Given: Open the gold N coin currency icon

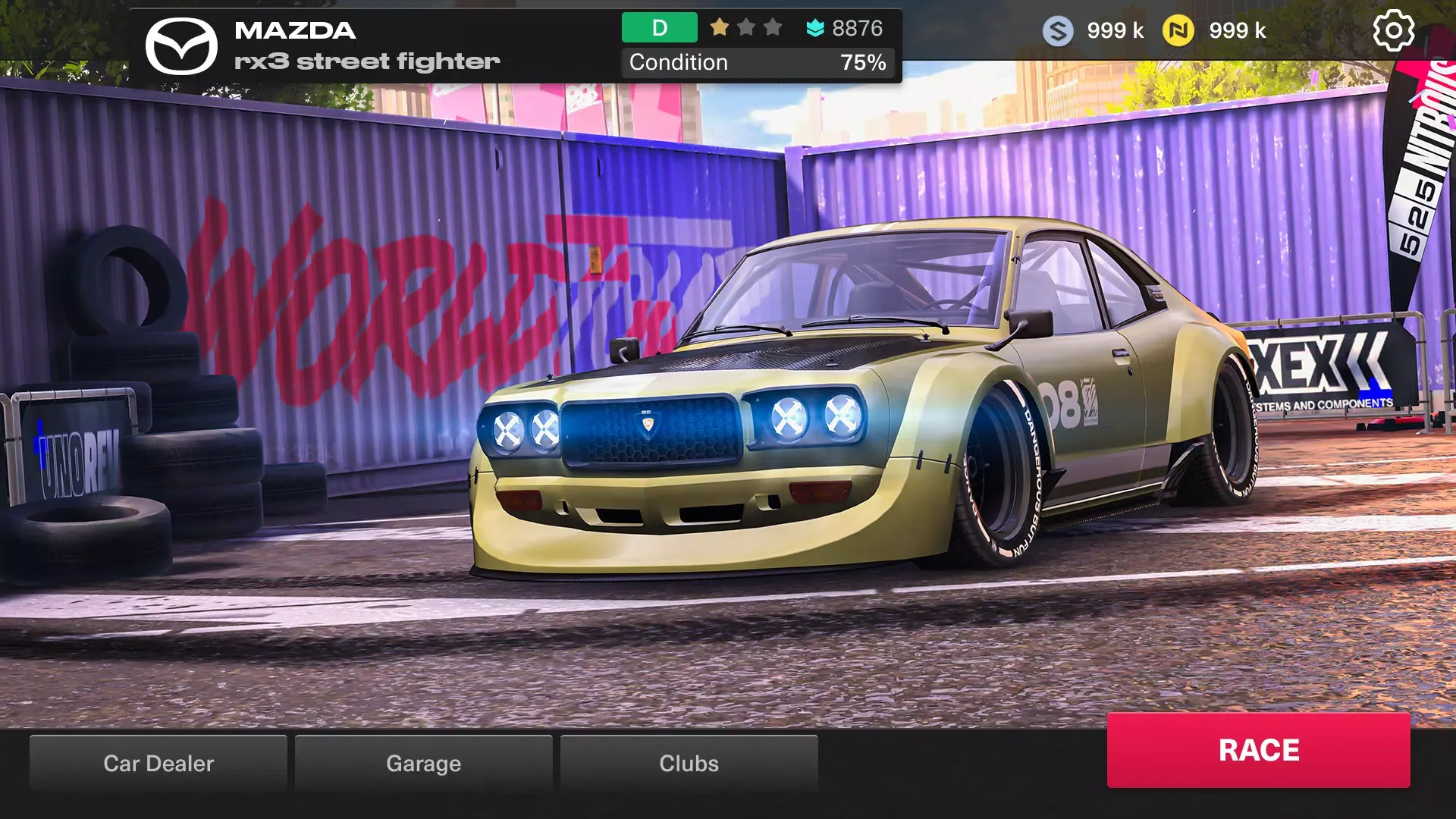Looking at the screenshot, I should tap(1180, 31).
